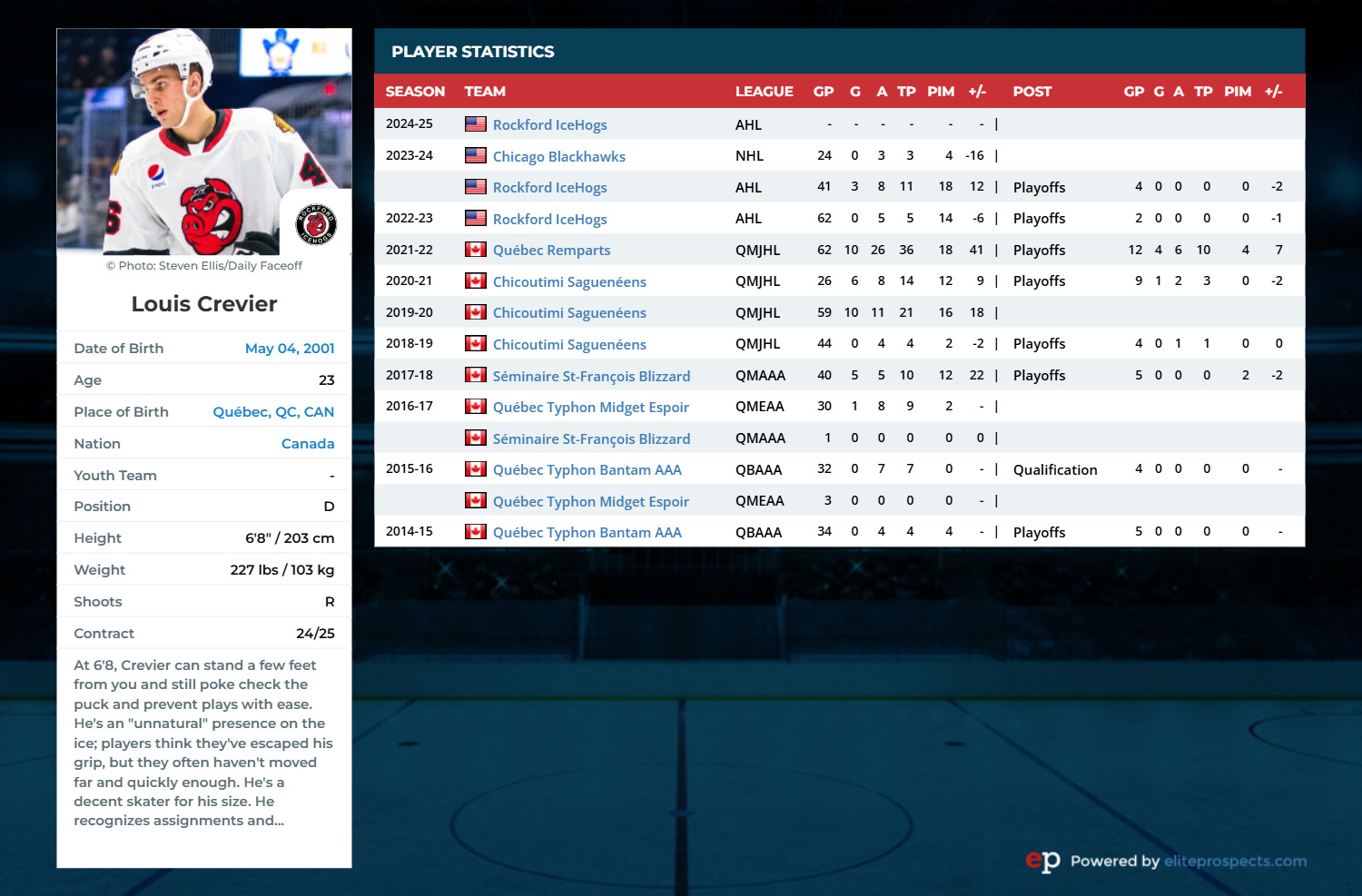
Task: Visit the eliteprospects.com link
Action: tap(1235, 862)
